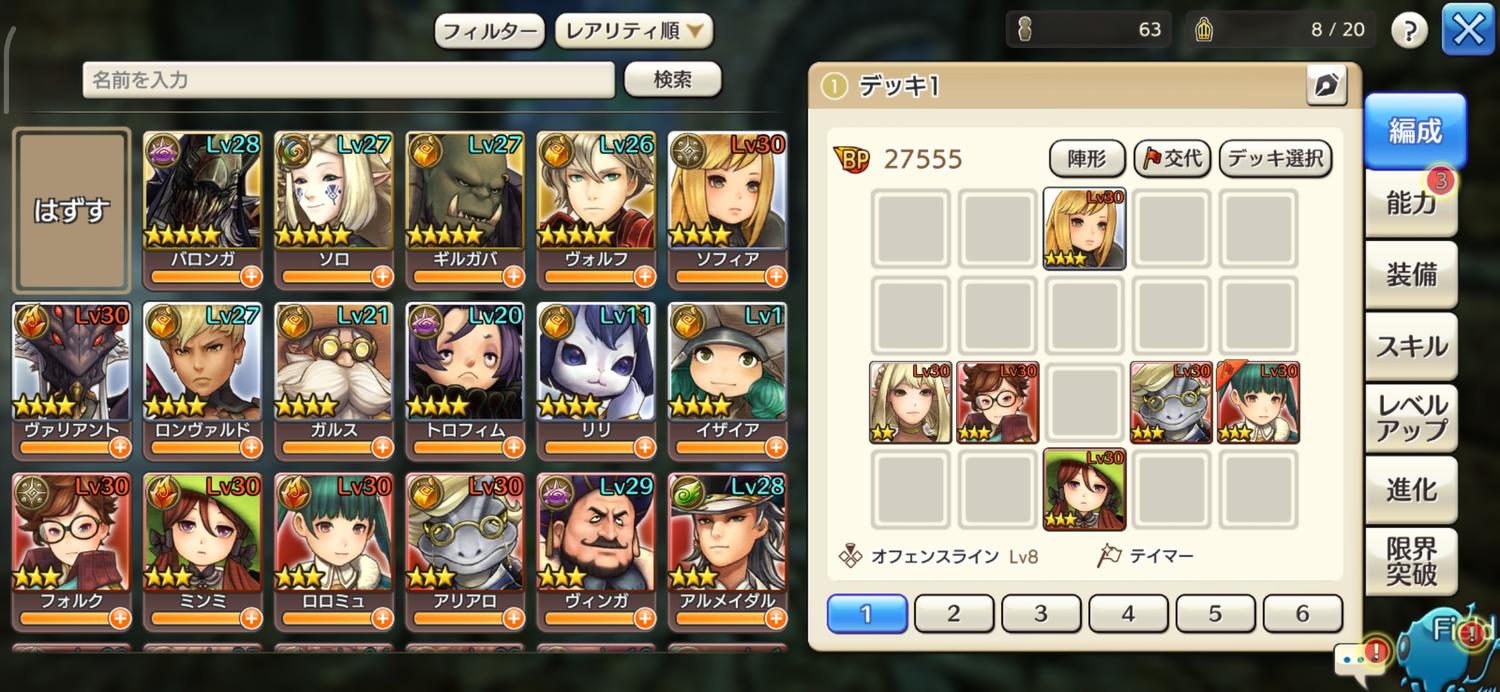Image resolution: width=1500 pixels, height=692 pixels.
Task: Open the 限界突破 limit break tab
Action: coord(1411,561)
